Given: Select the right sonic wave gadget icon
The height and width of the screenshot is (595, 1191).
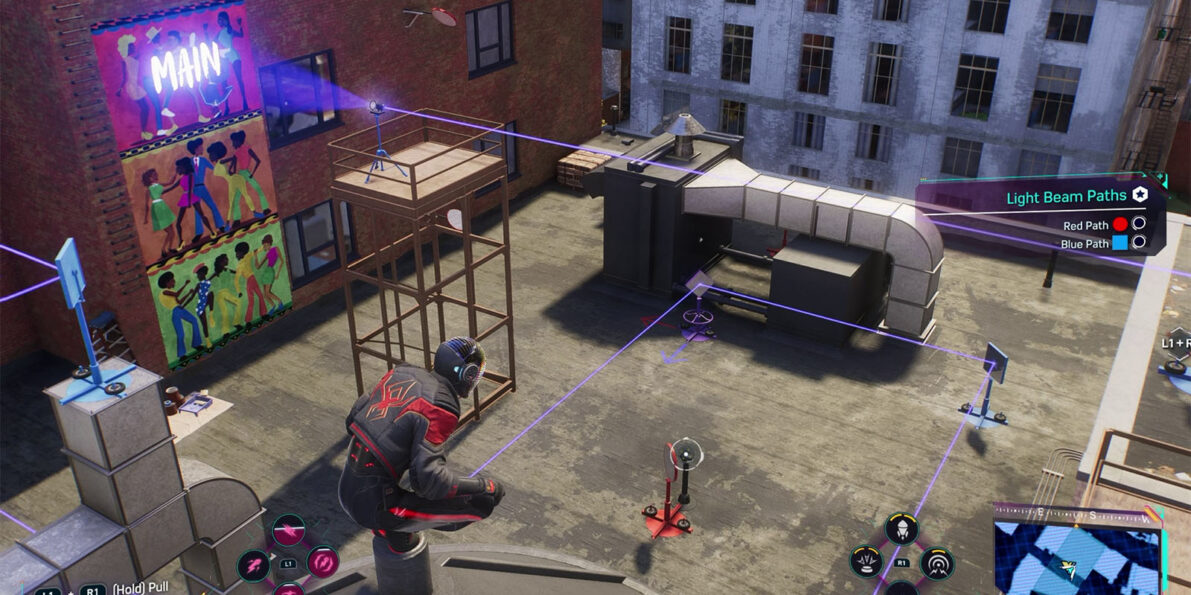Looking at the screenshot, I should [937, 563].
